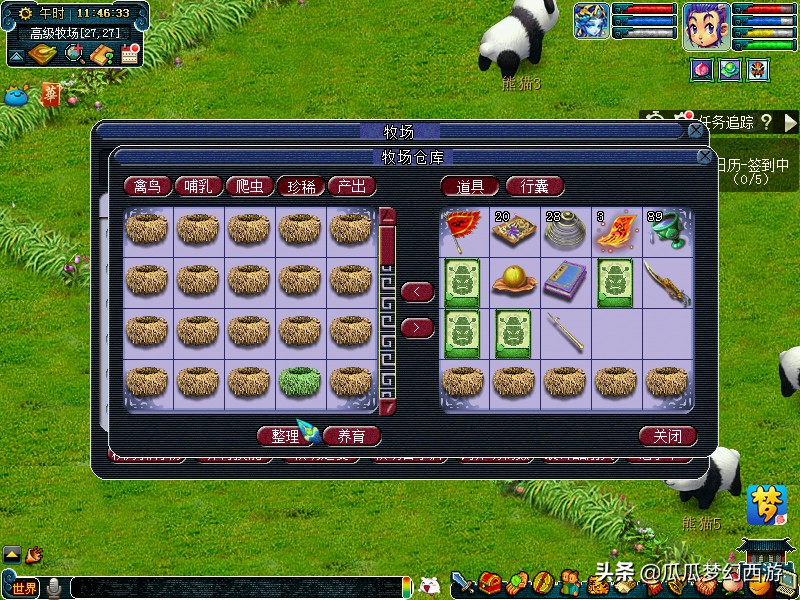The image size is (800, 600).
Task: Switch to the 行囊 bag tab
Action: tap(535, 186)
